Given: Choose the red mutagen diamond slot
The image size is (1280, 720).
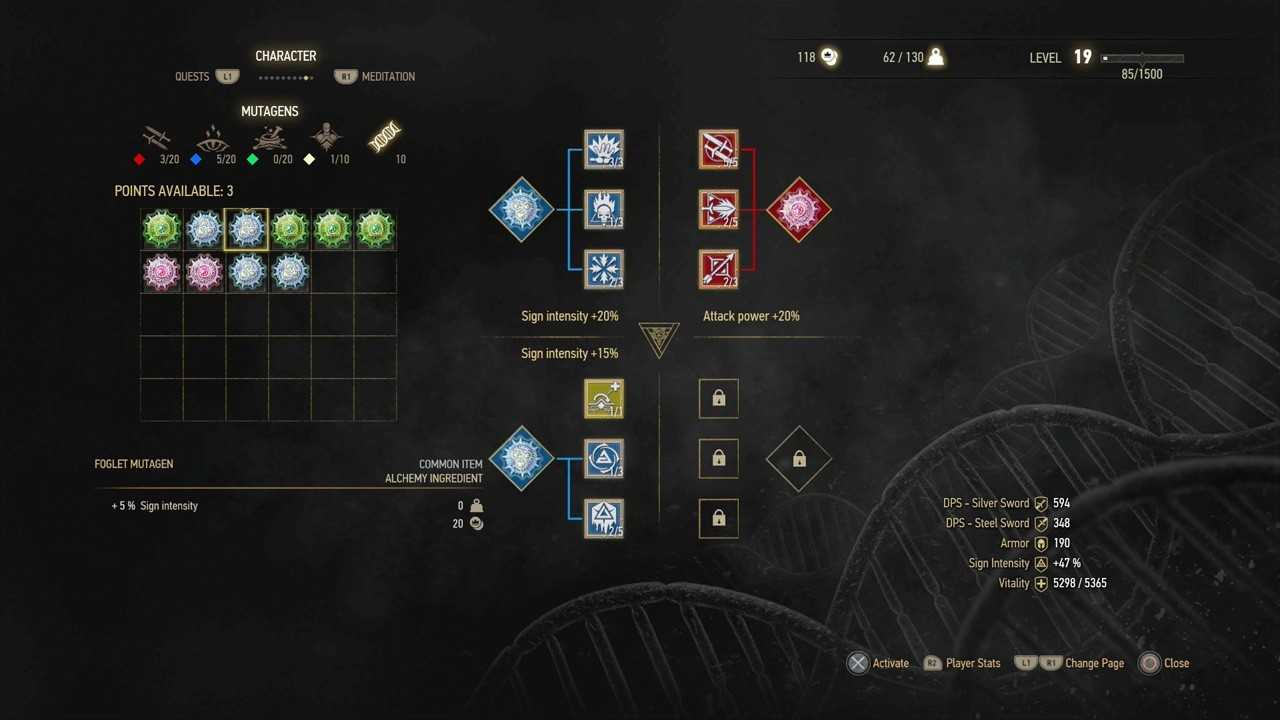Looking at the screenshot, I should tap(798, 210).
